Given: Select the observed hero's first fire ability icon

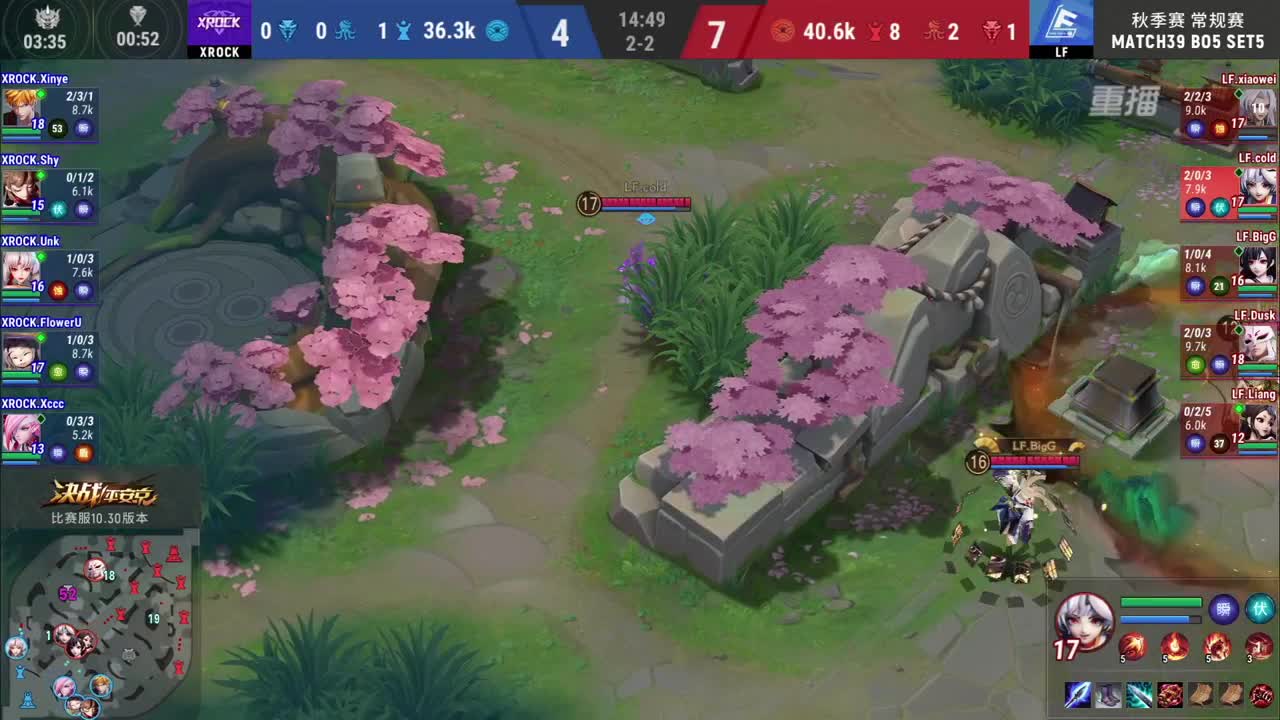Looking at the screenshot, I should pyautogui.click(x=1134, y=646).
